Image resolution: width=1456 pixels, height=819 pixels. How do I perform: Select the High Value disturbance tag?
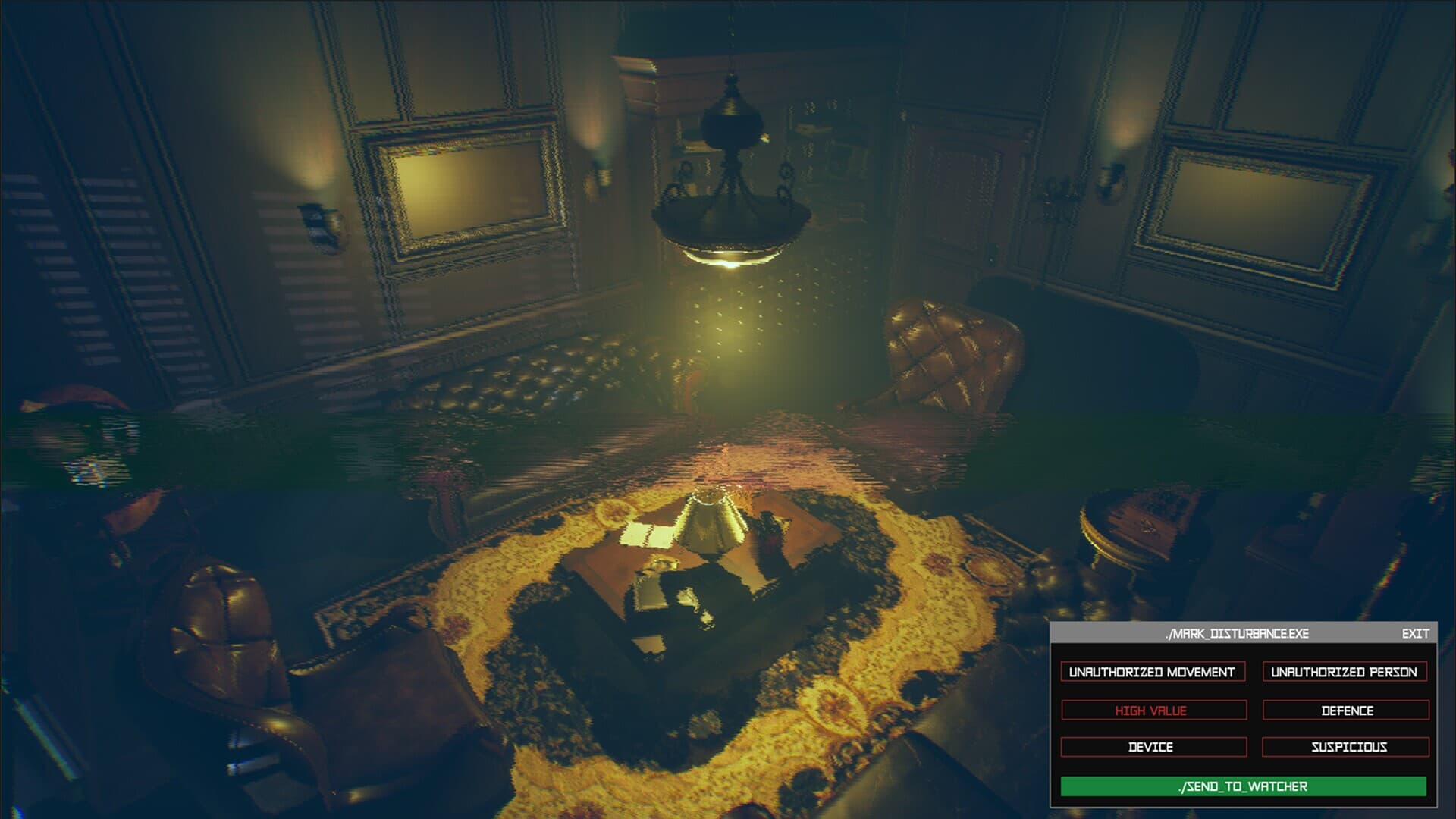[1152, 711]
